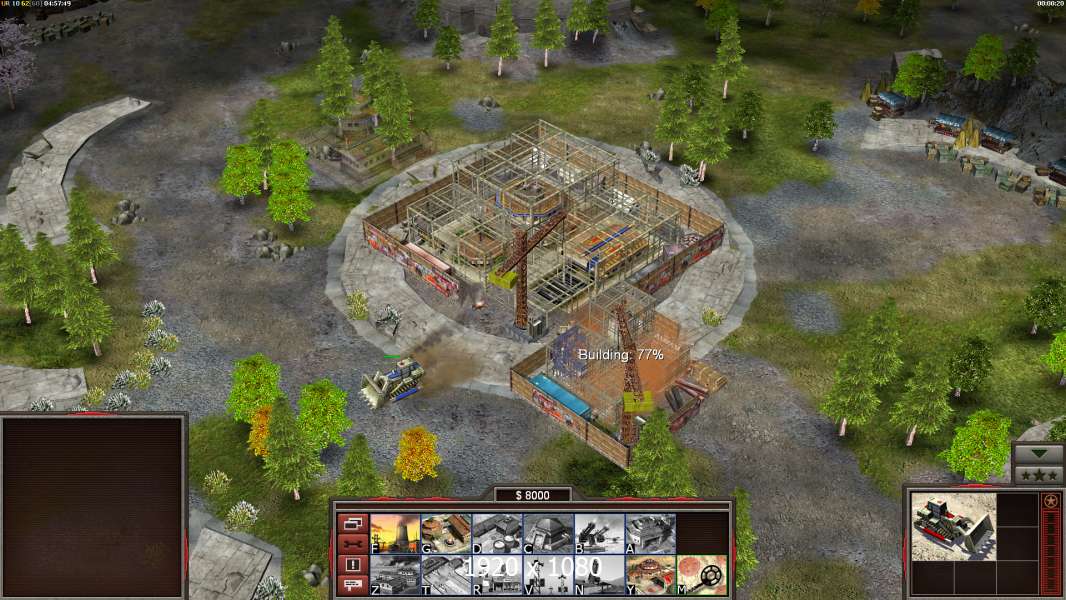Choose the speaker tower icon marked V
Screen dimensions: 1066x600
click(x=548, y=575)
